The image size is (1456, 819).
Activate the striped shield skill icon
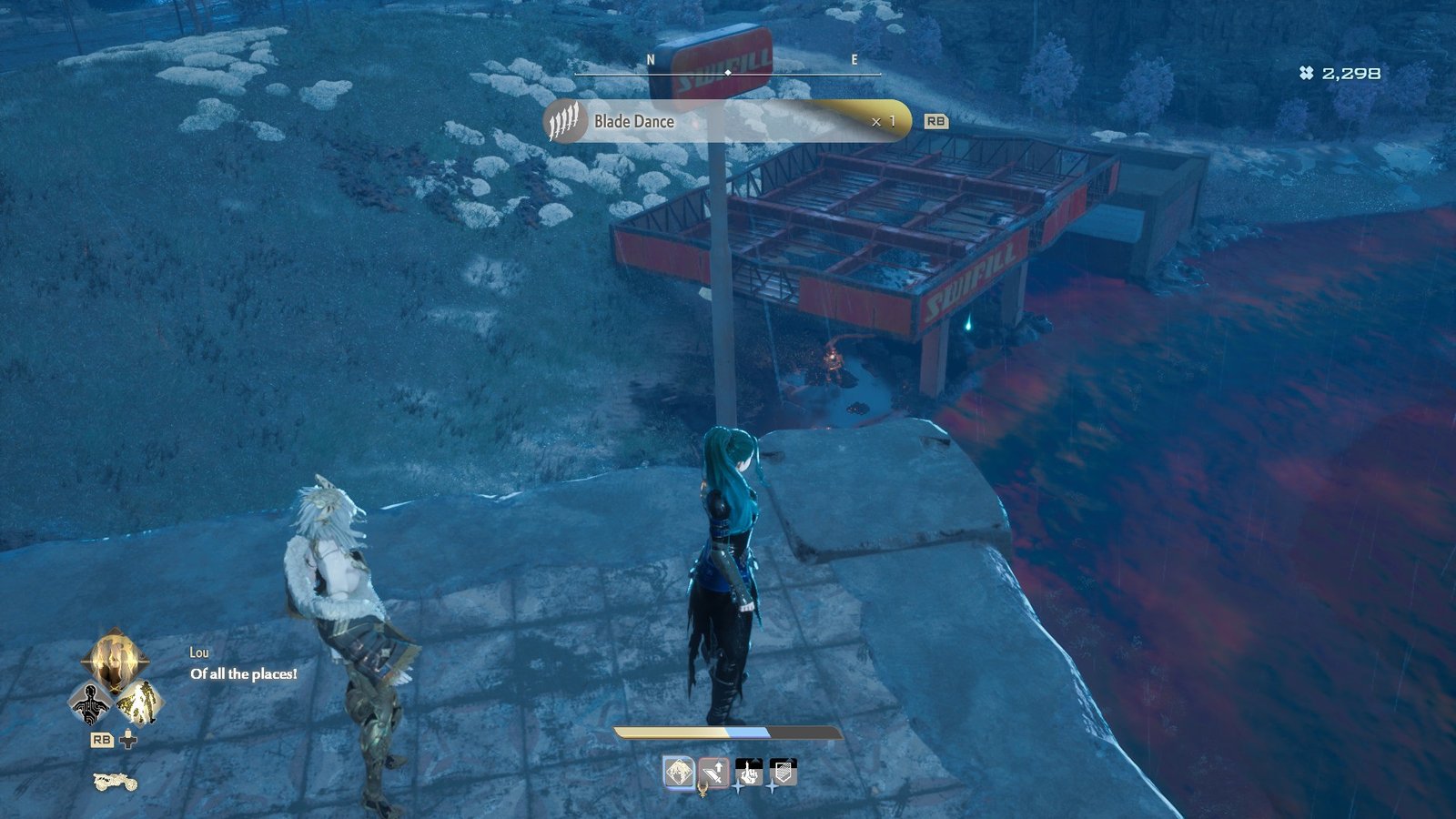pos(783,773)
